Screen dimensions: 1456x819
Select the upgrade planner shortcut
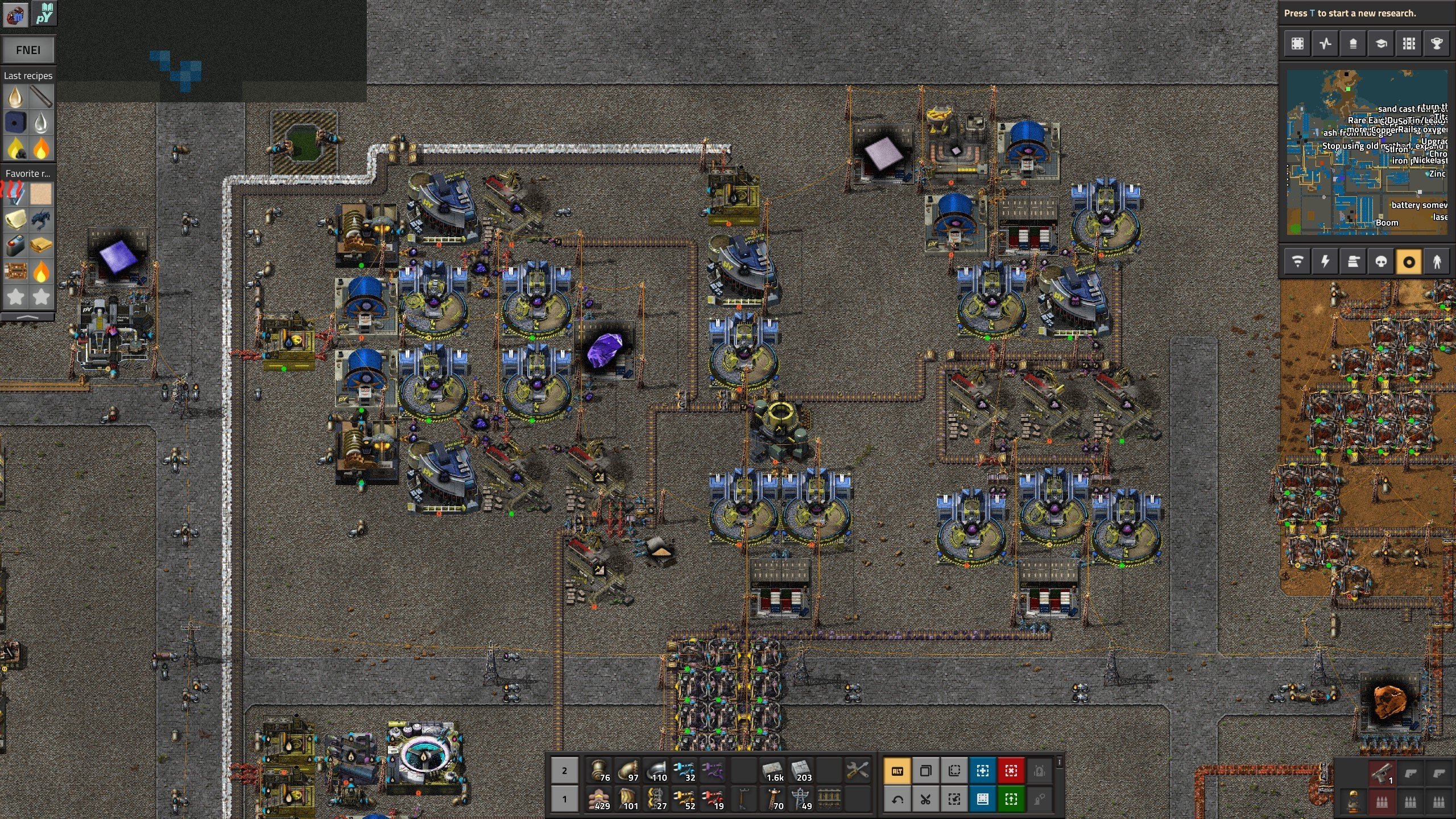point(1012,799)
